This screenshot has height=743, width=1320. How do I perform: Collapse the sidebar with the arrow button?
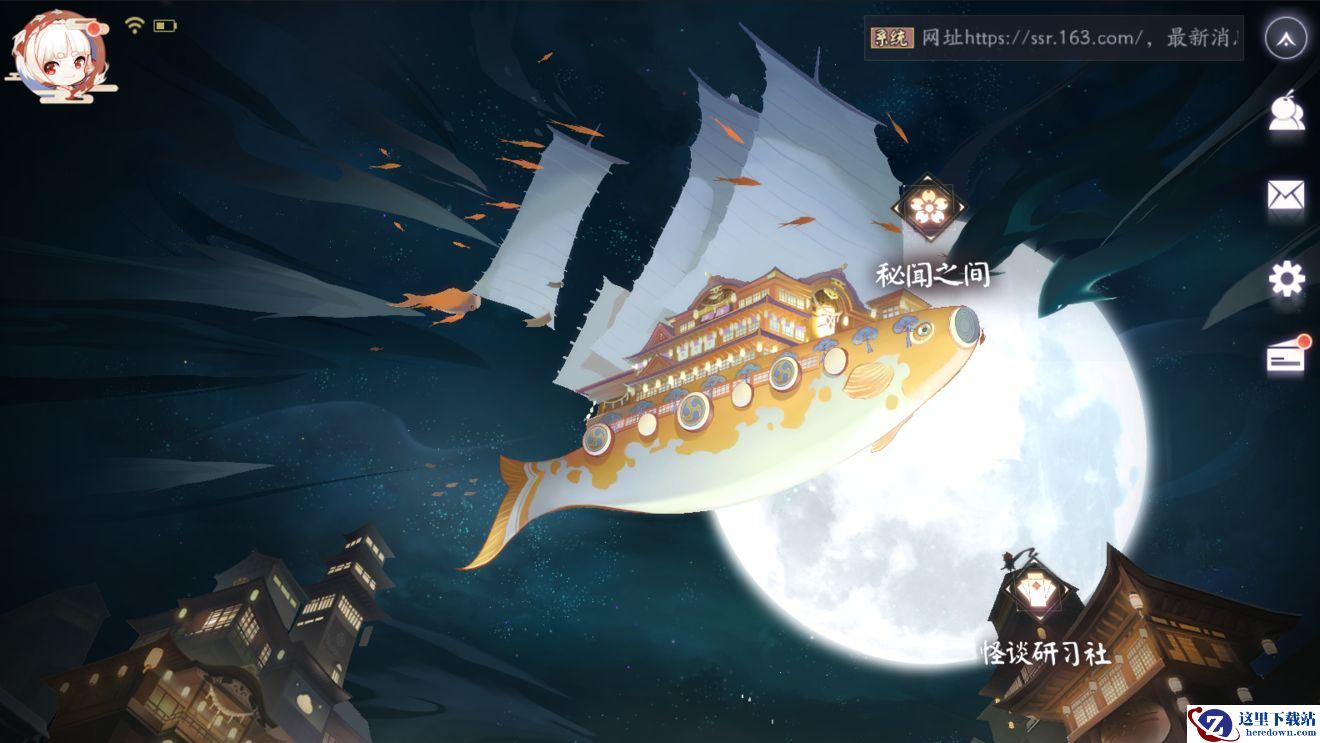[1286, 37]
